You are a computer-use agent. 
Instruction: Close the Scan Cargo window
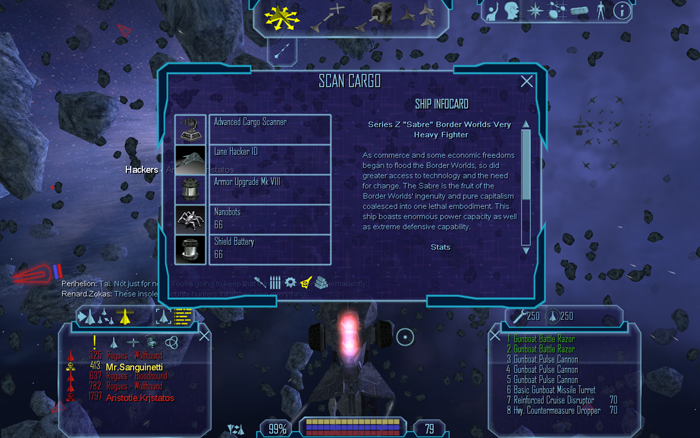pos(527,81)
